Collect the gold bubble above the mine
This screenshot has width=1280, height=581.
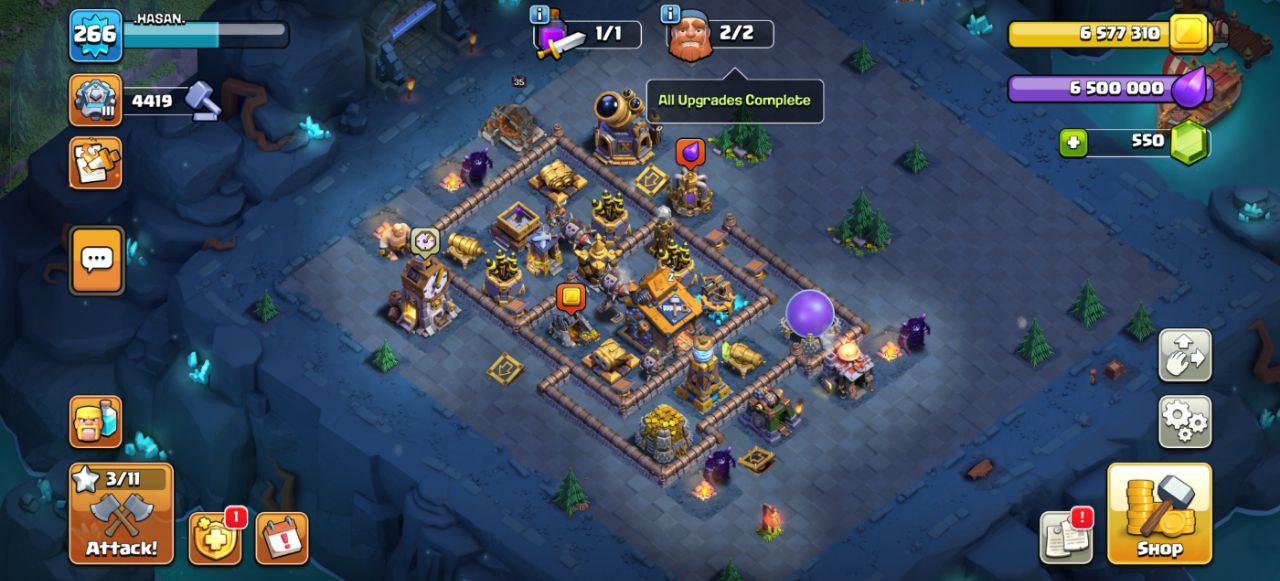click(x=570, y=297)
